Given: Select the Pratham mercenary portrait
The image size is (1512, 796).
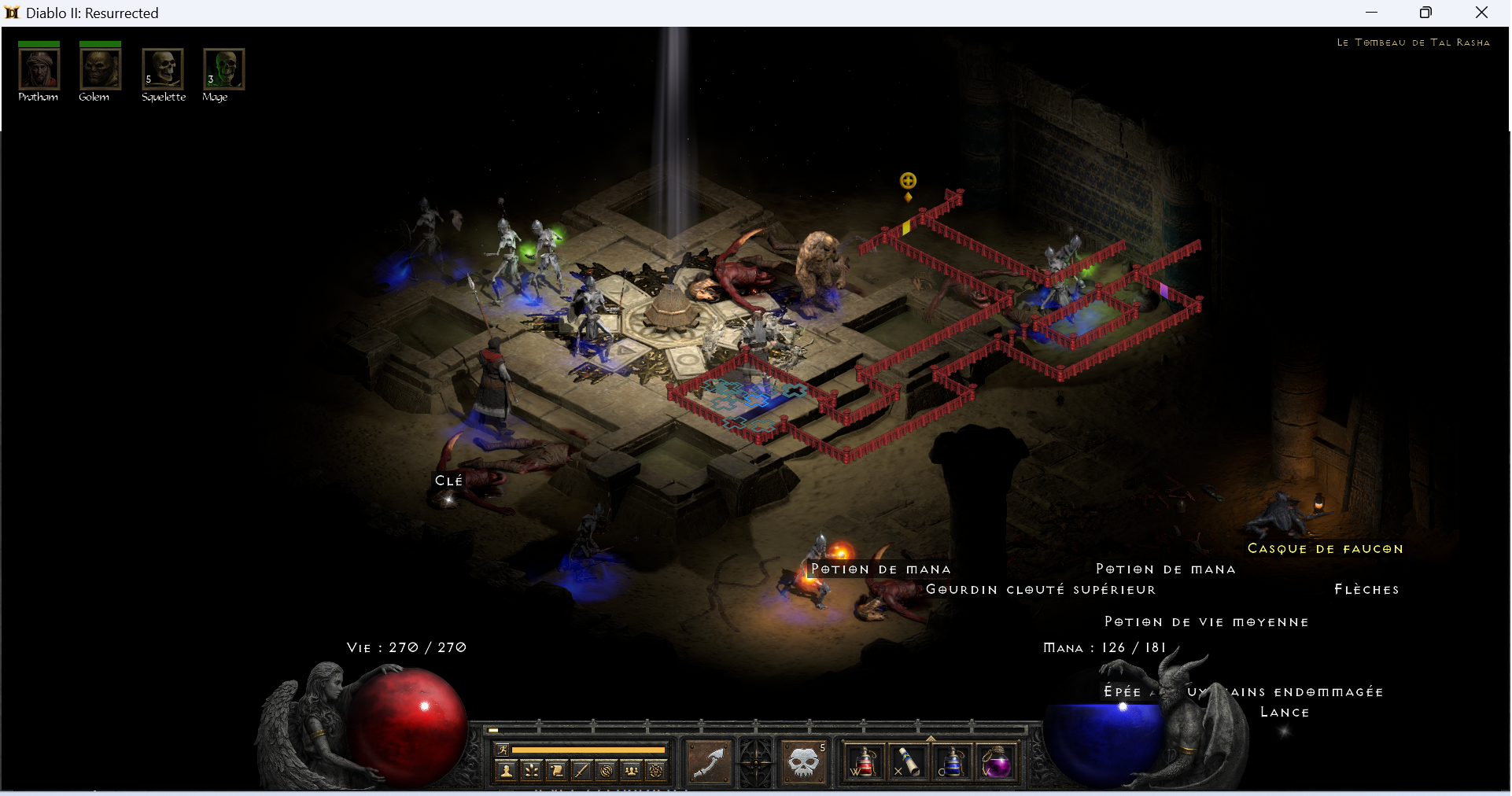Looking at the screenshot, I should click(39, 69).
